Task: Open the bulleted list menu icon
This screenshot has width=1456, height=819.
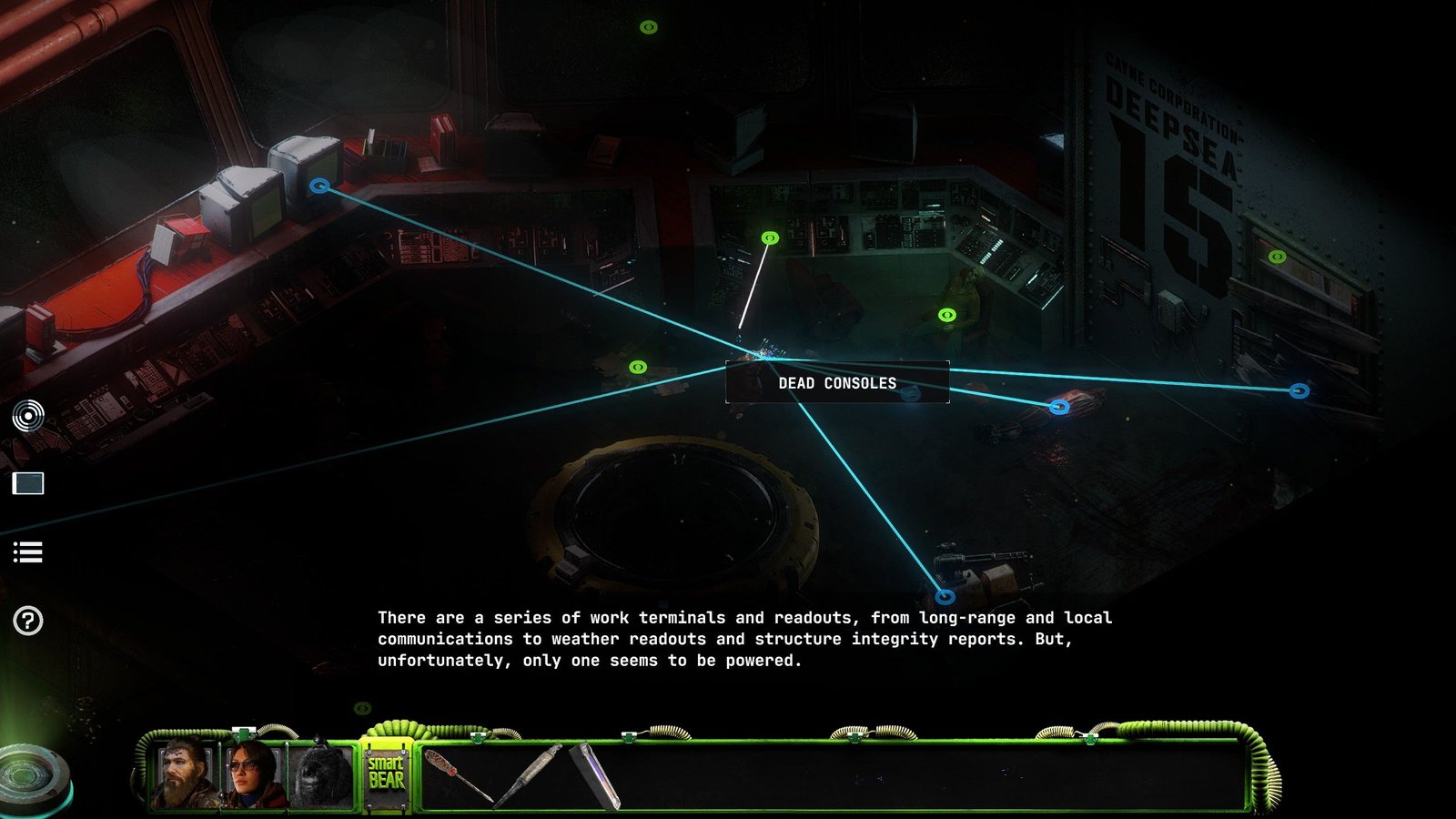Action: 28,552
